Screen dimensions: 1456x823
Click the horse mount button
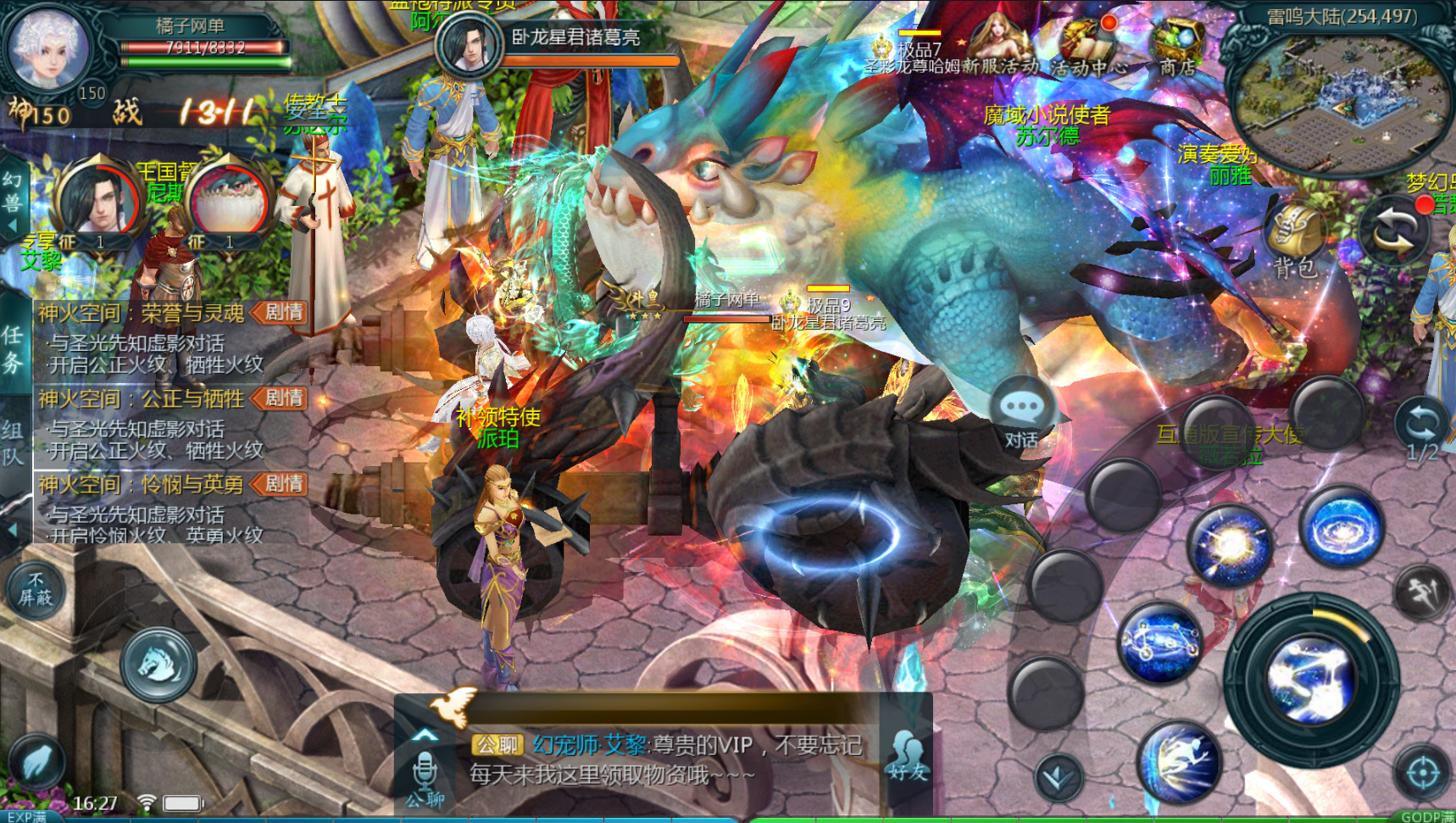[158, 664]
